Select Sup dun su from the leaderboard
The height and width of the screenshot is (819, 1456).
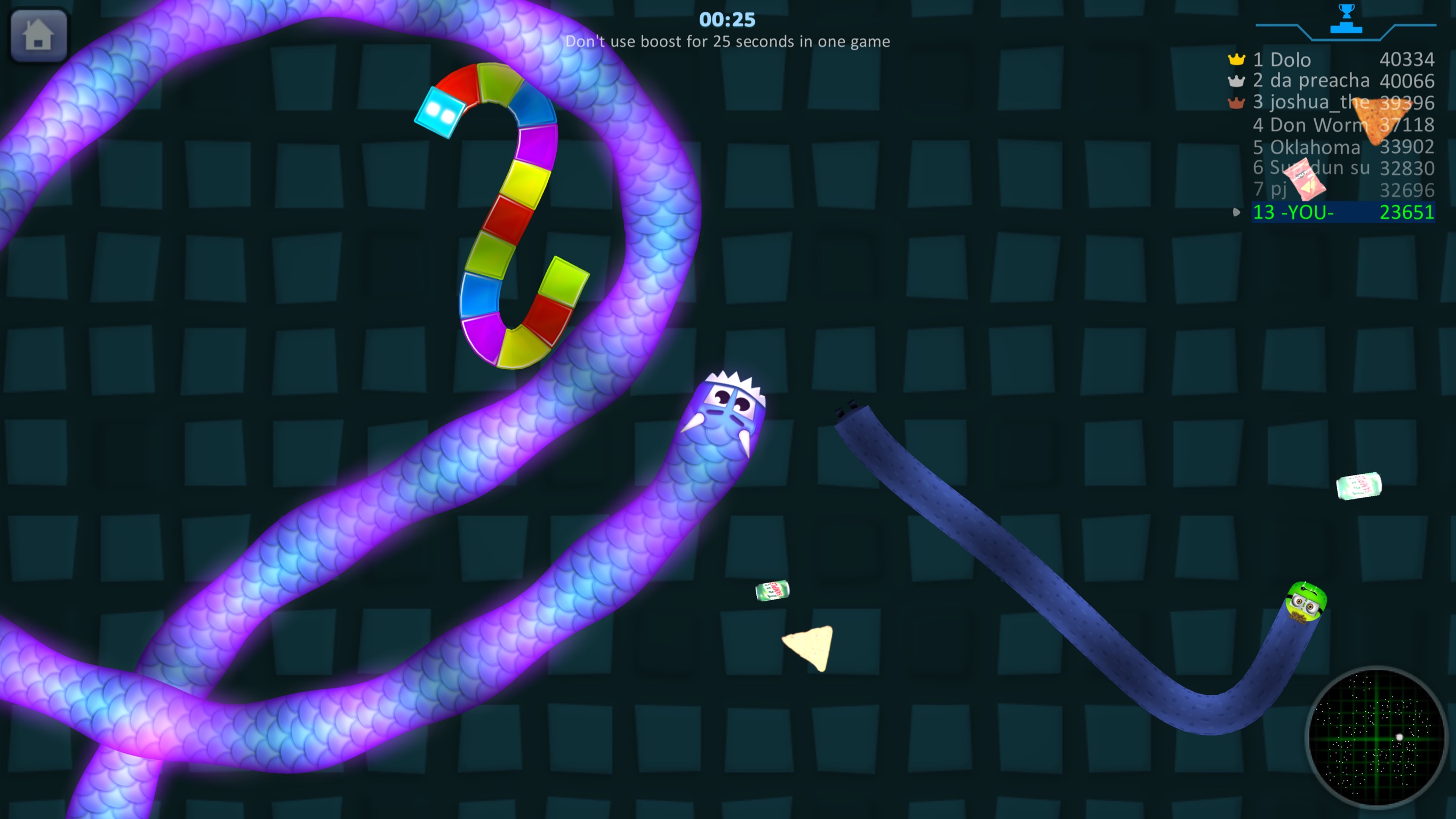click(x=1308, y=168)
